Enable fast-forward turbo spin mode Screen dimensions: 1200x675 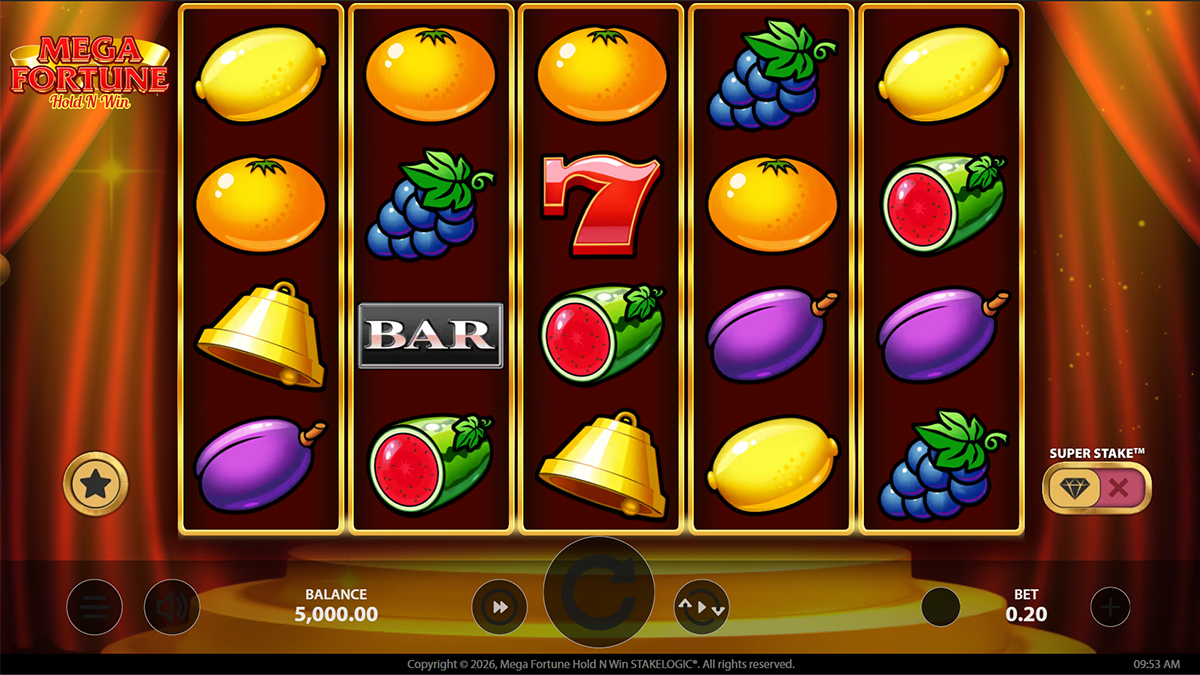pyautogui.click(x=500, y=606)
